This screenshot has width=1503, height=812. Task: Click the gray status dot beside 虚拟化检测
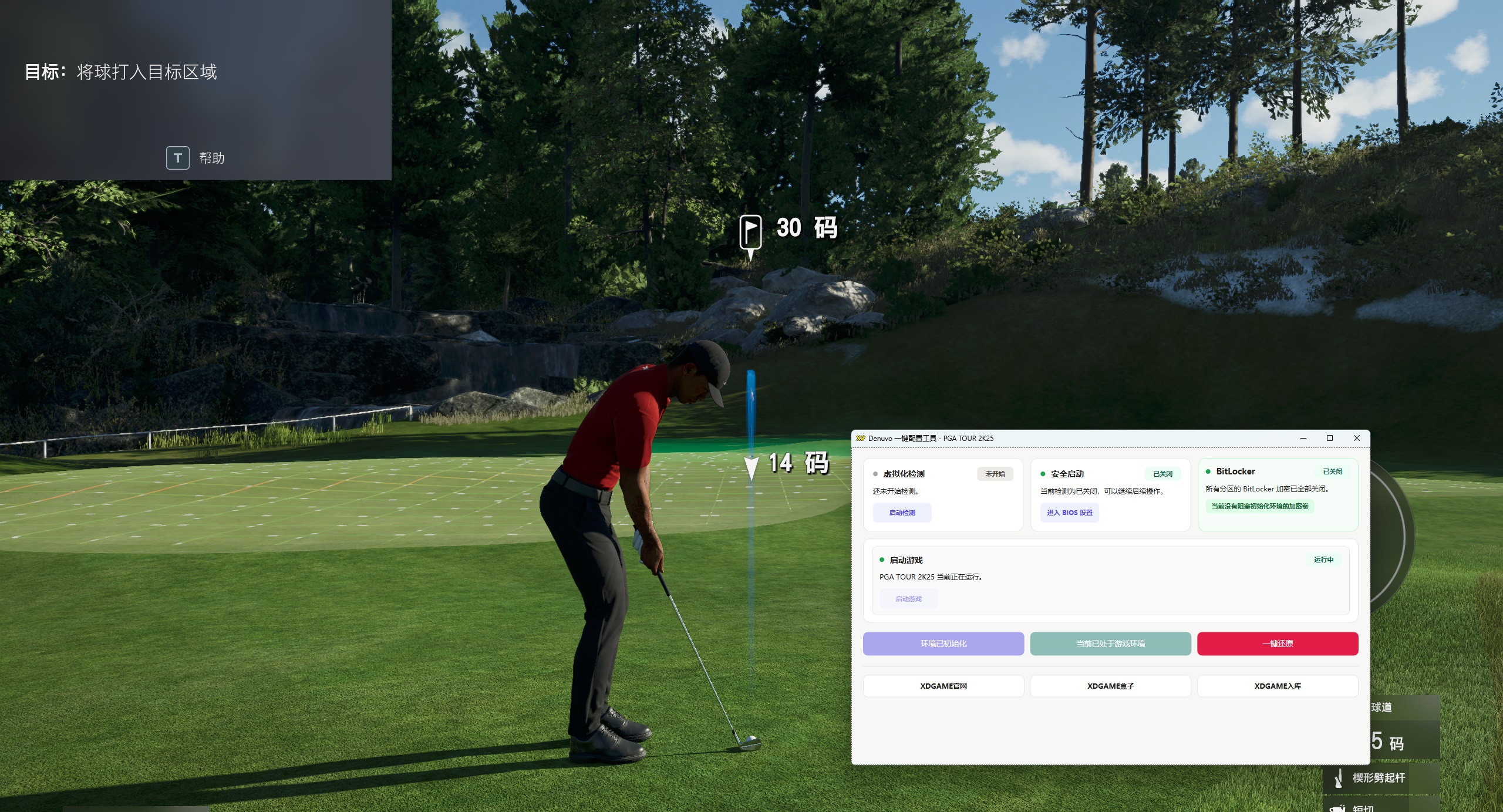(875, 474)
